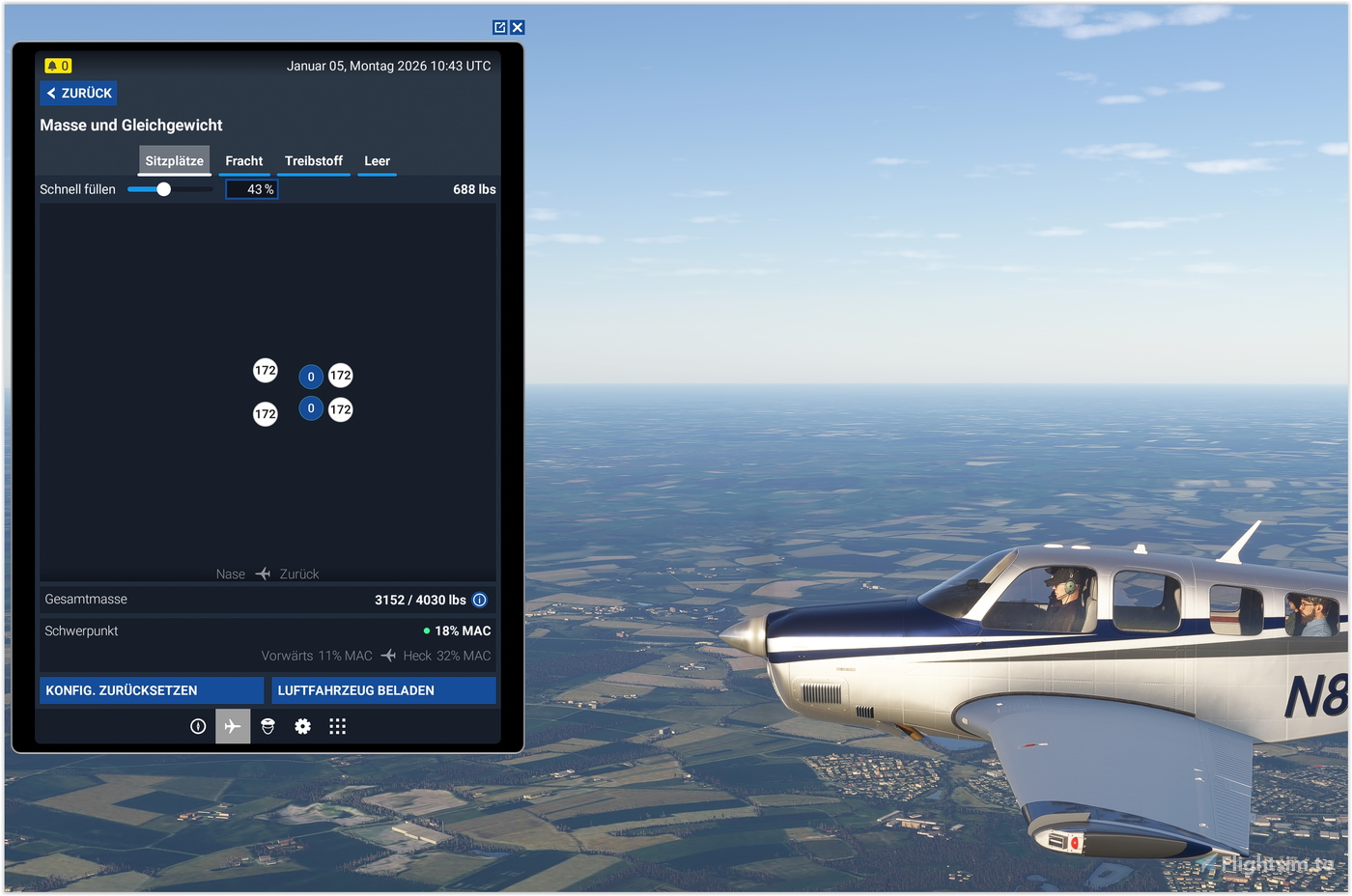The height and width of the screenshot is (896, 1352).
Task: Select the aircraft weight and balance icon
Action: tap(232, 726)
